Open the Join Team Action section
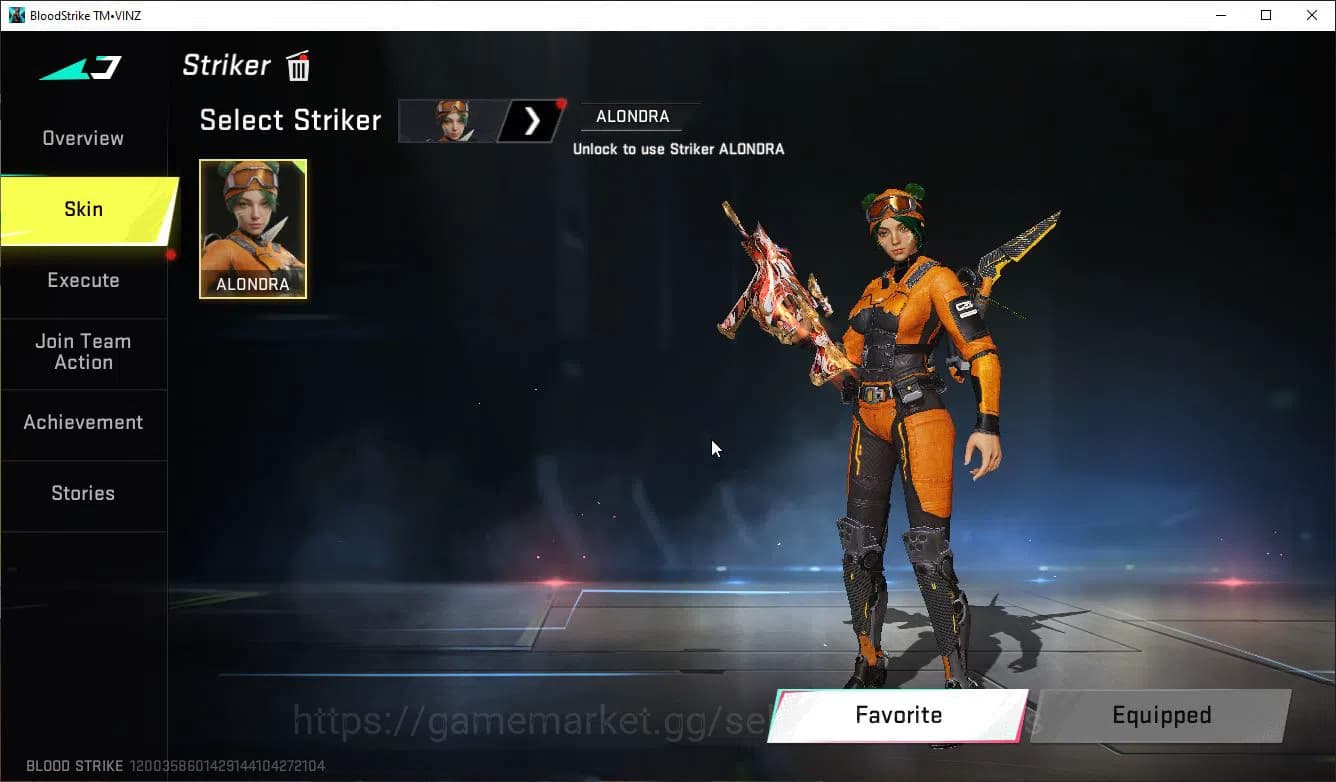 (x=83, y=352)
